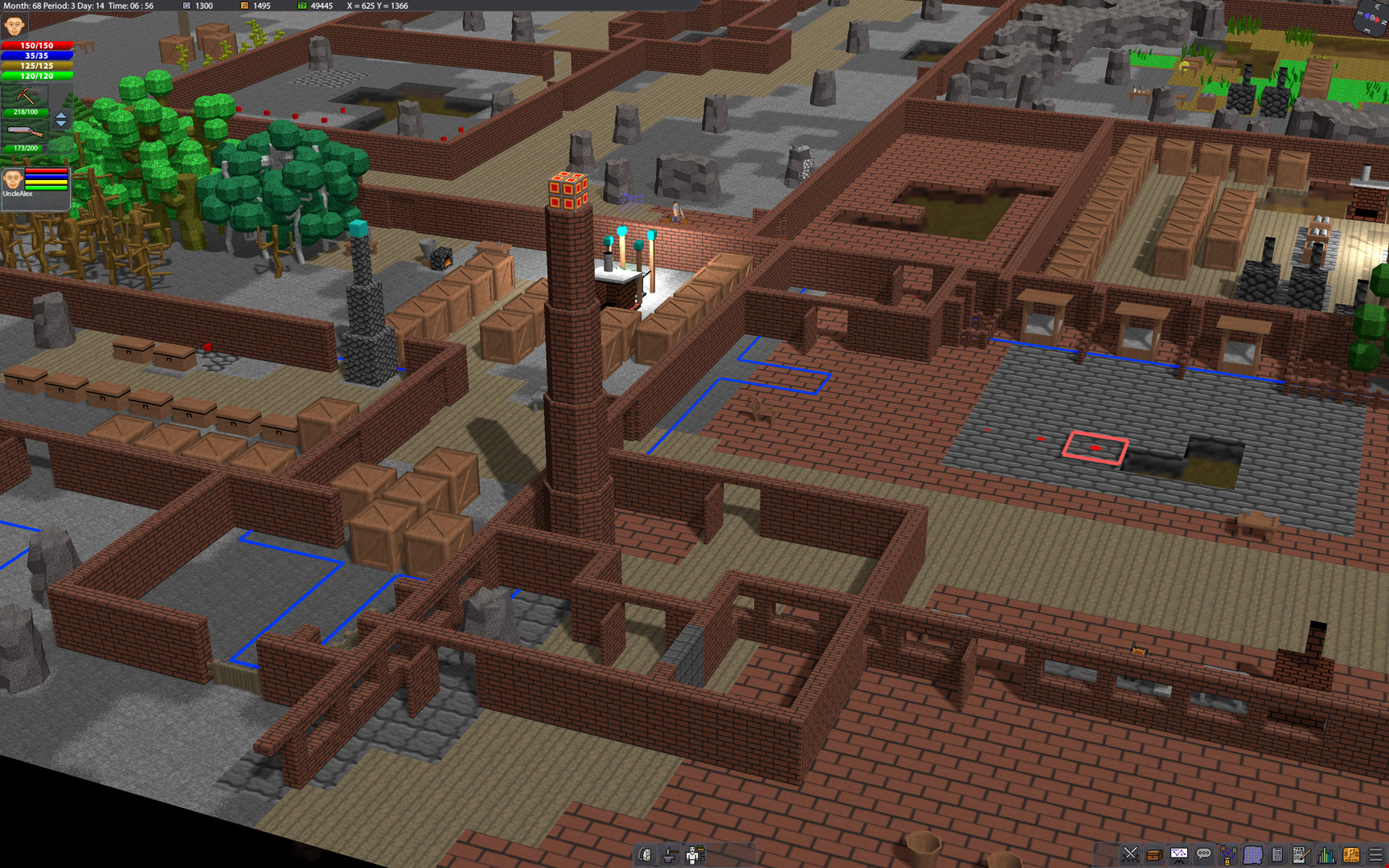The width and height of the screenshot is (1389, 868).
Task: Open the character stats icon with colored bars
Action: [x=694, y=855]
